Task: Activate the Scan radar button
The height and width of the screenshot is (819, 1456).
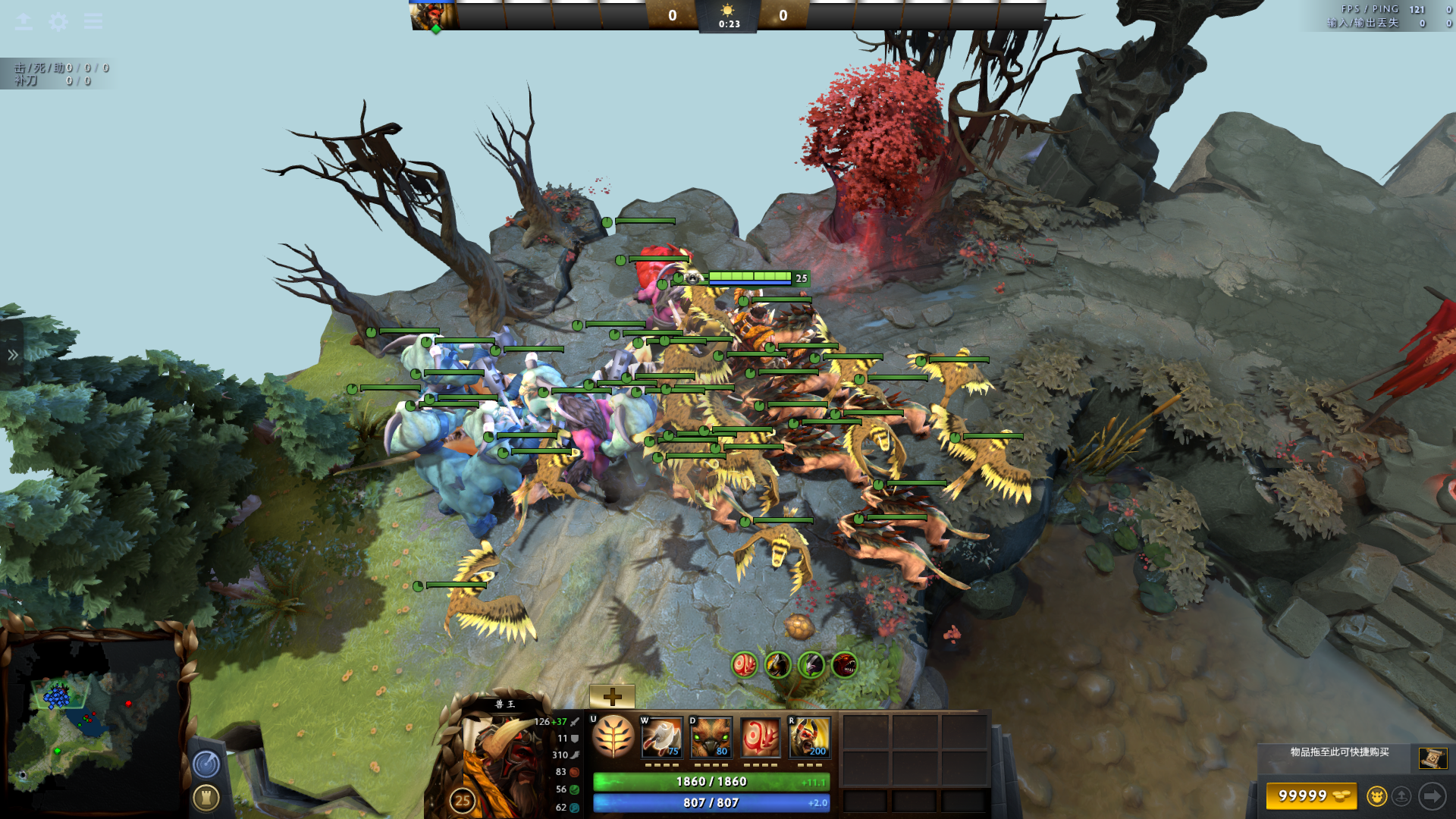Action: point(206,764)
